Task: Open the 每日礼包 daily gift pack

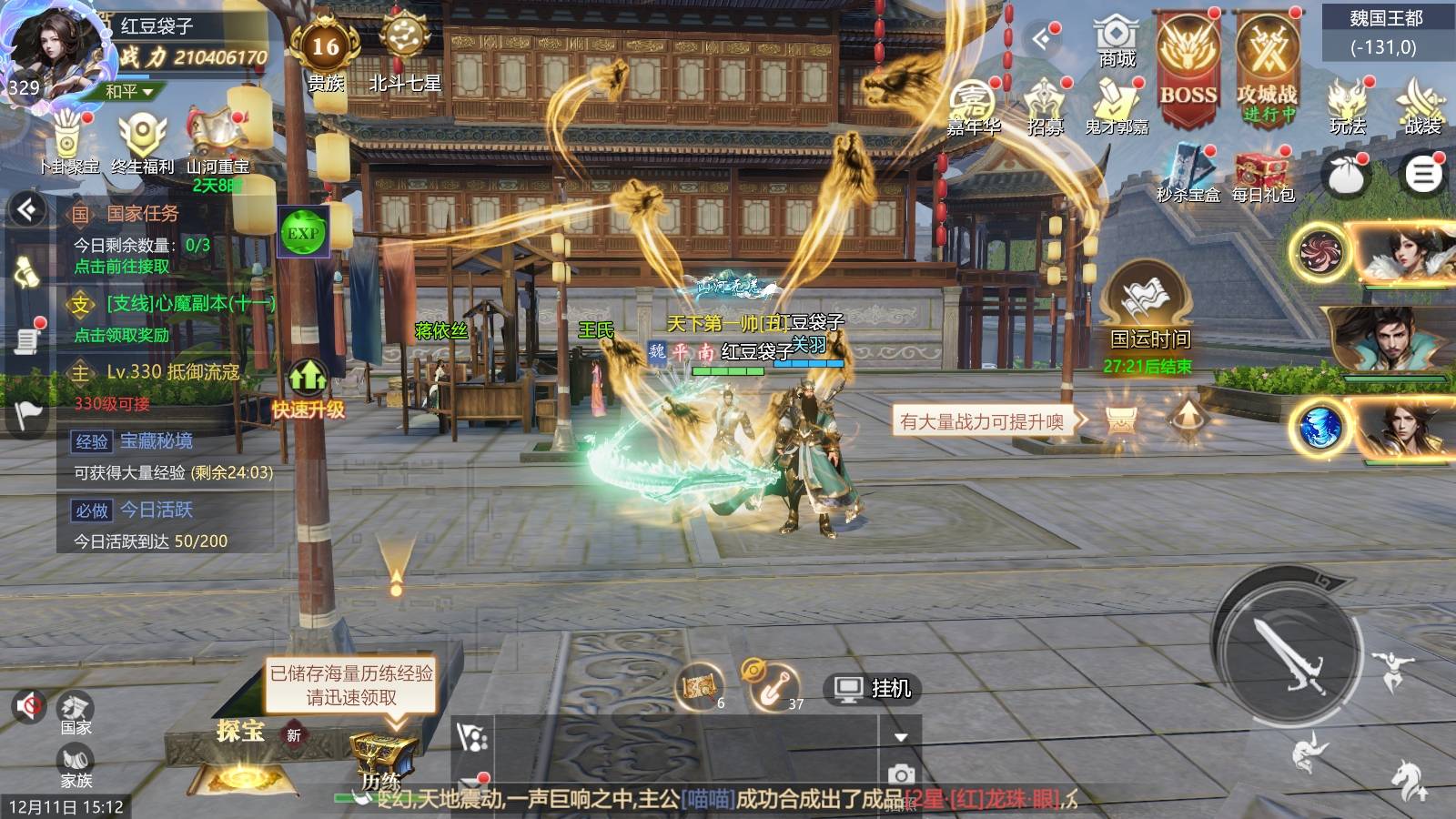Action: [x=1262, y=175]
